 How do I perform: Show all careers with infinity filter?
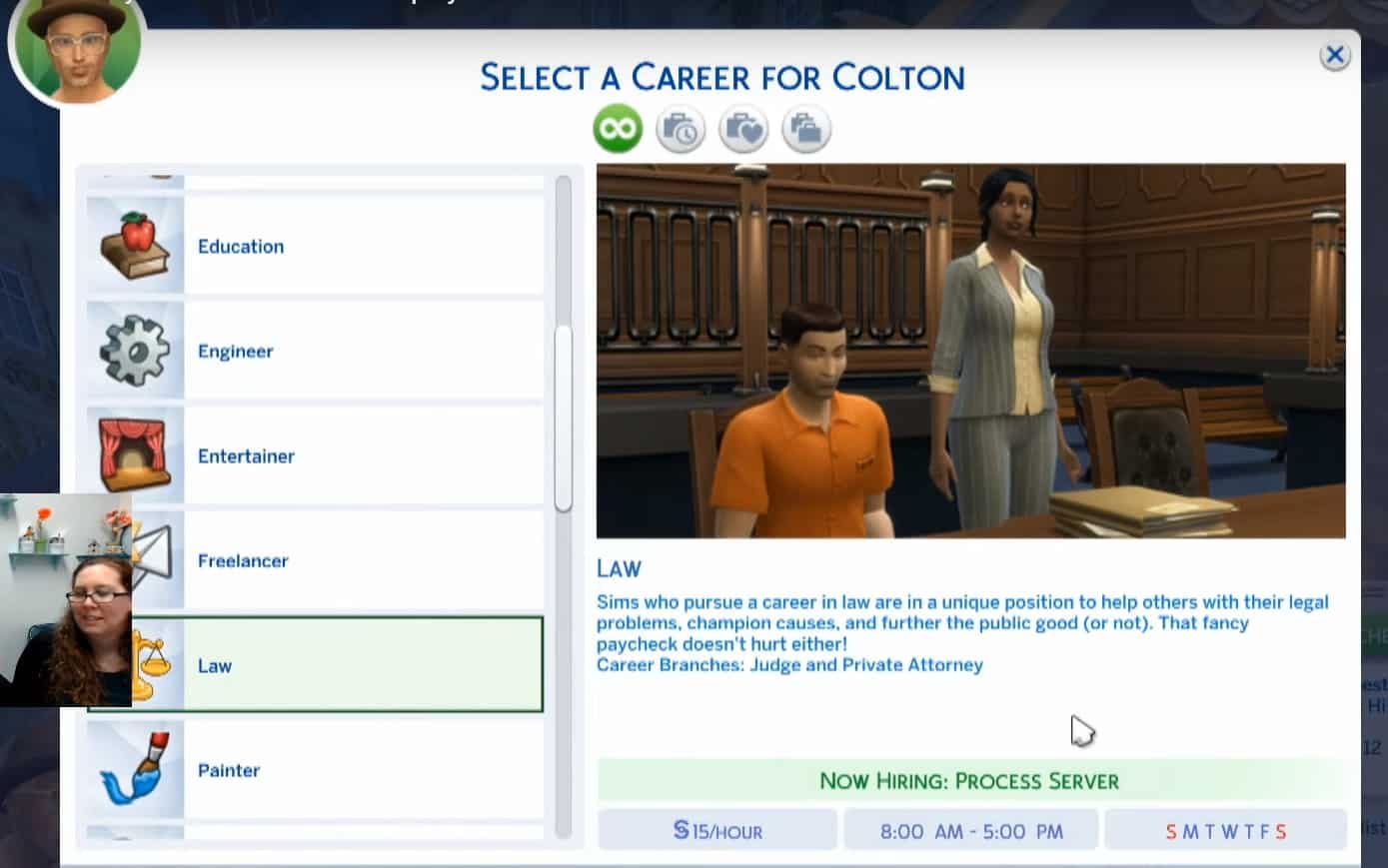(x=618, y=130)
